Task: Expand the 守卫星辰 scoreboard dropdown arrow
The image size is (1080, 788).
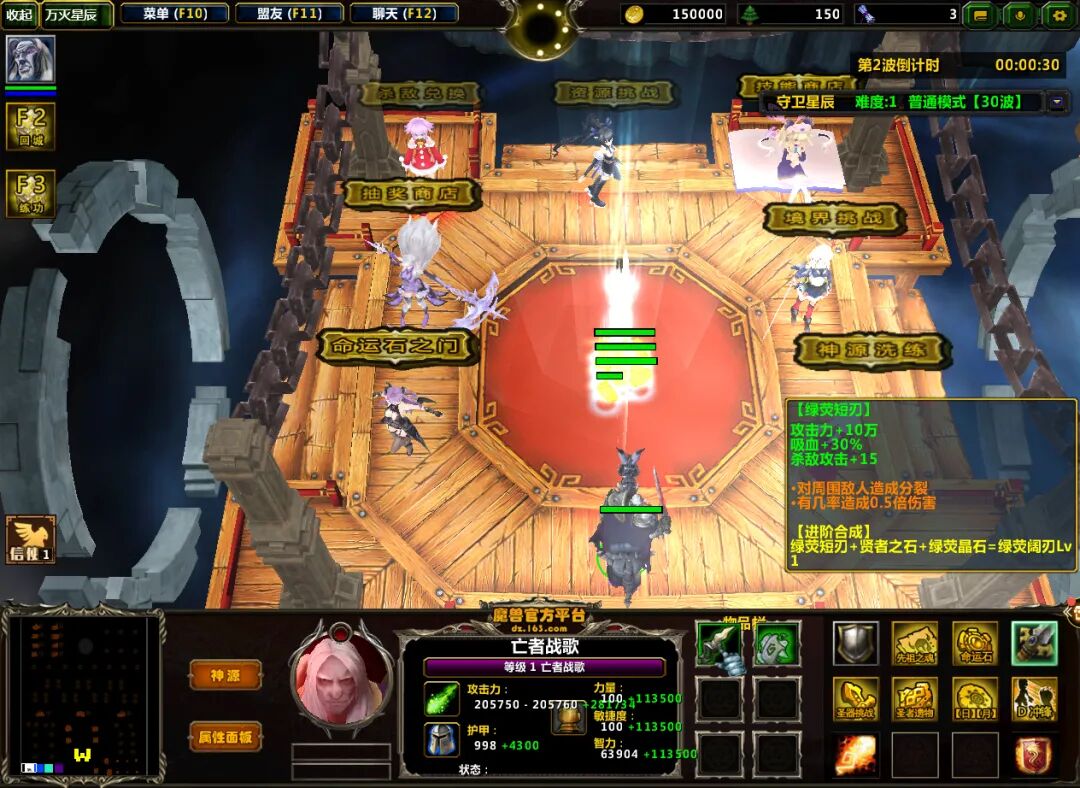Action: 1058,102
